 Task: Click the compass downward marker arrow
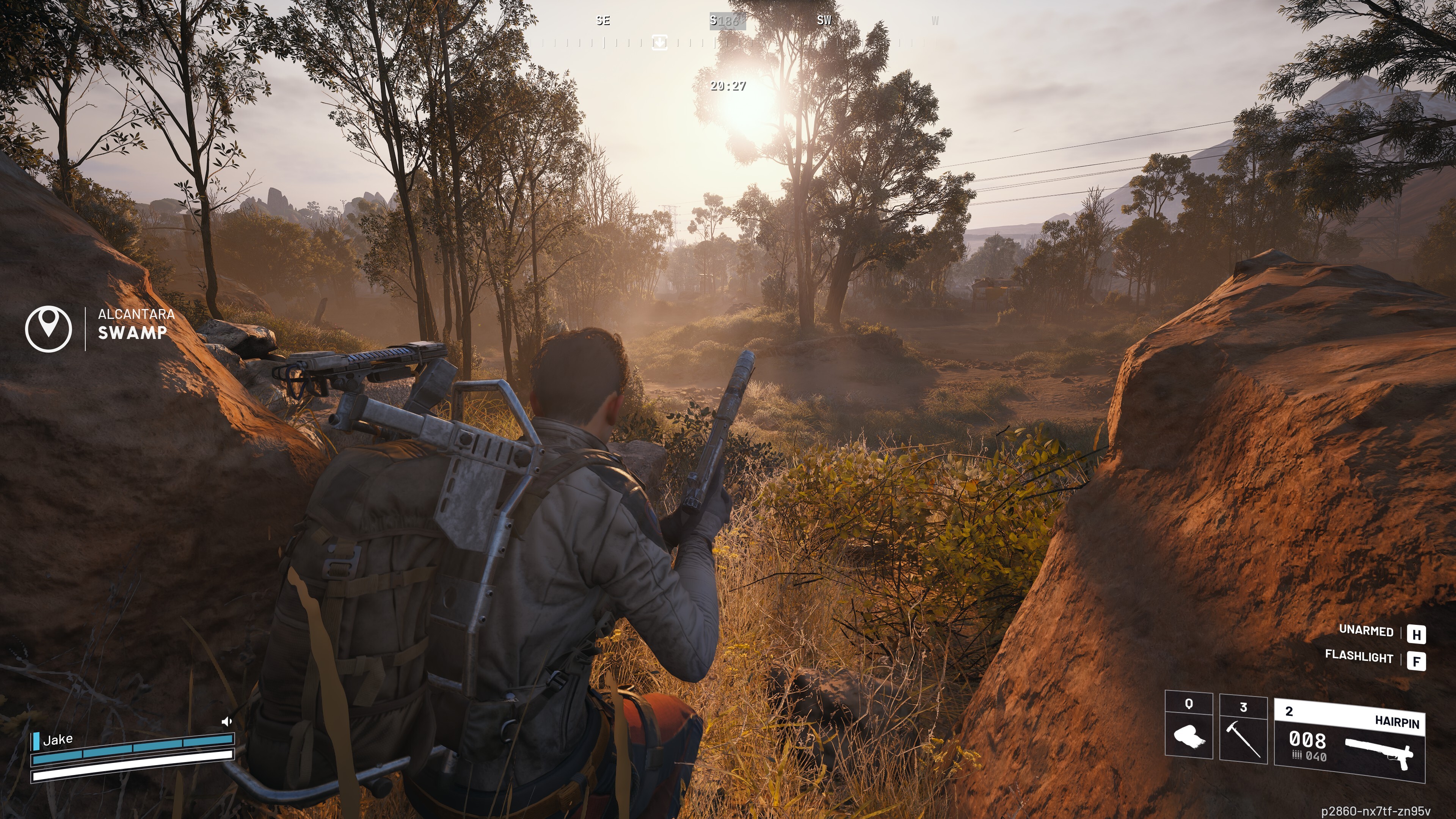(x=660, y=43)
